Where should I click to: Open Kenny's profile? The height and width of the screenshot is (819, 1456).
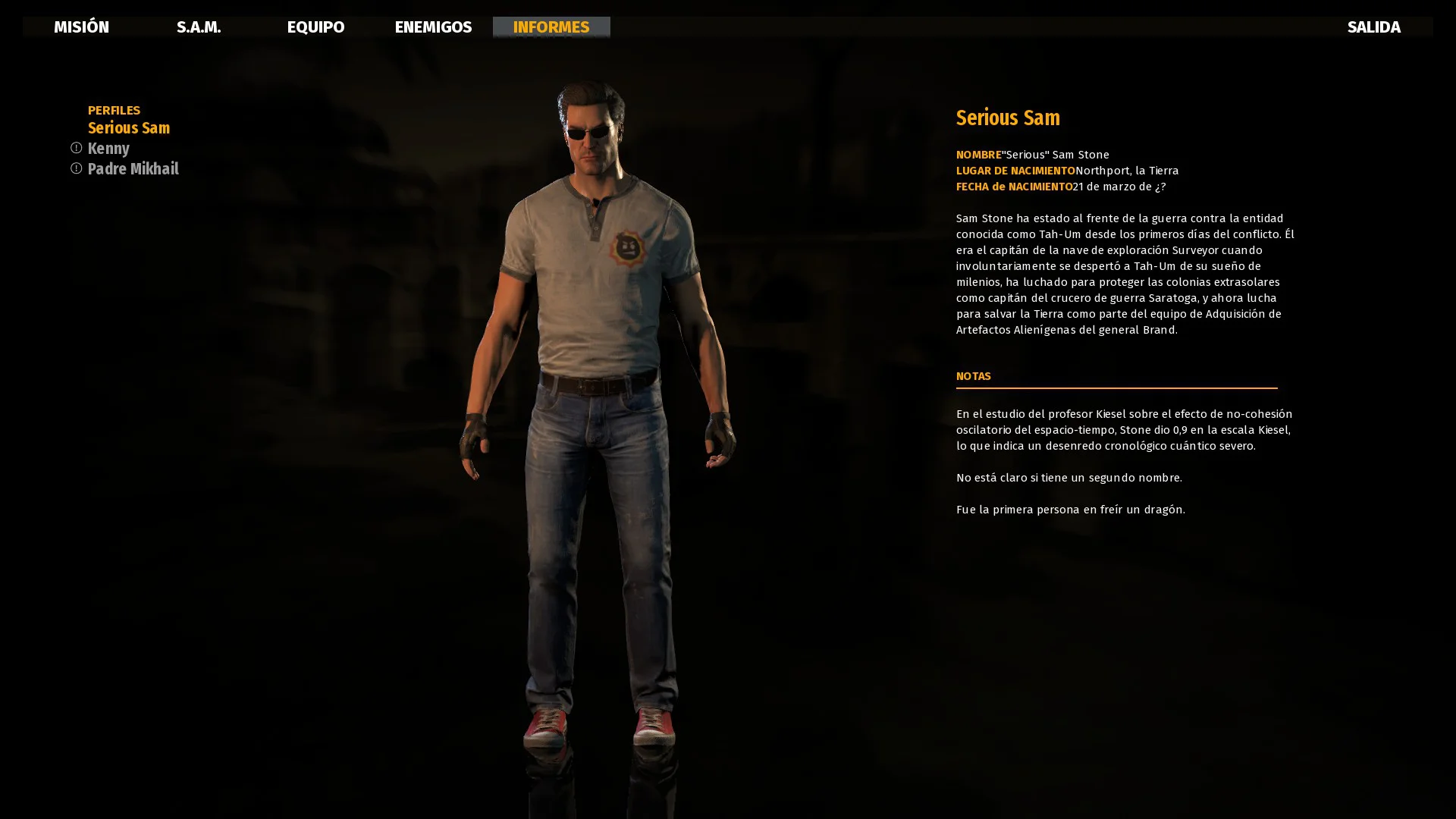point(108,149)
